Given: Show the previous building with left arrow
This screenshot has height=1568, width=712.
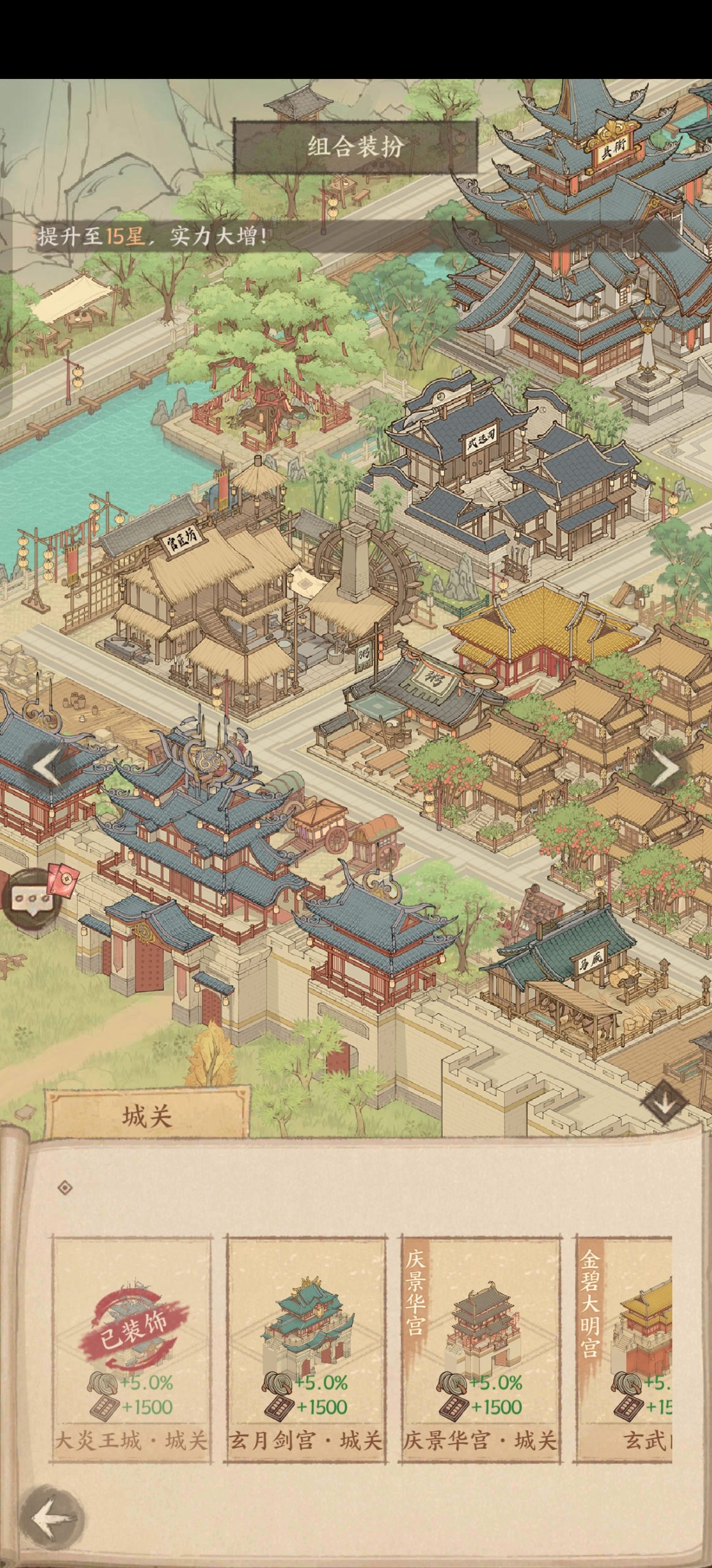Looking at the screenshot, I should click(47, 766).
